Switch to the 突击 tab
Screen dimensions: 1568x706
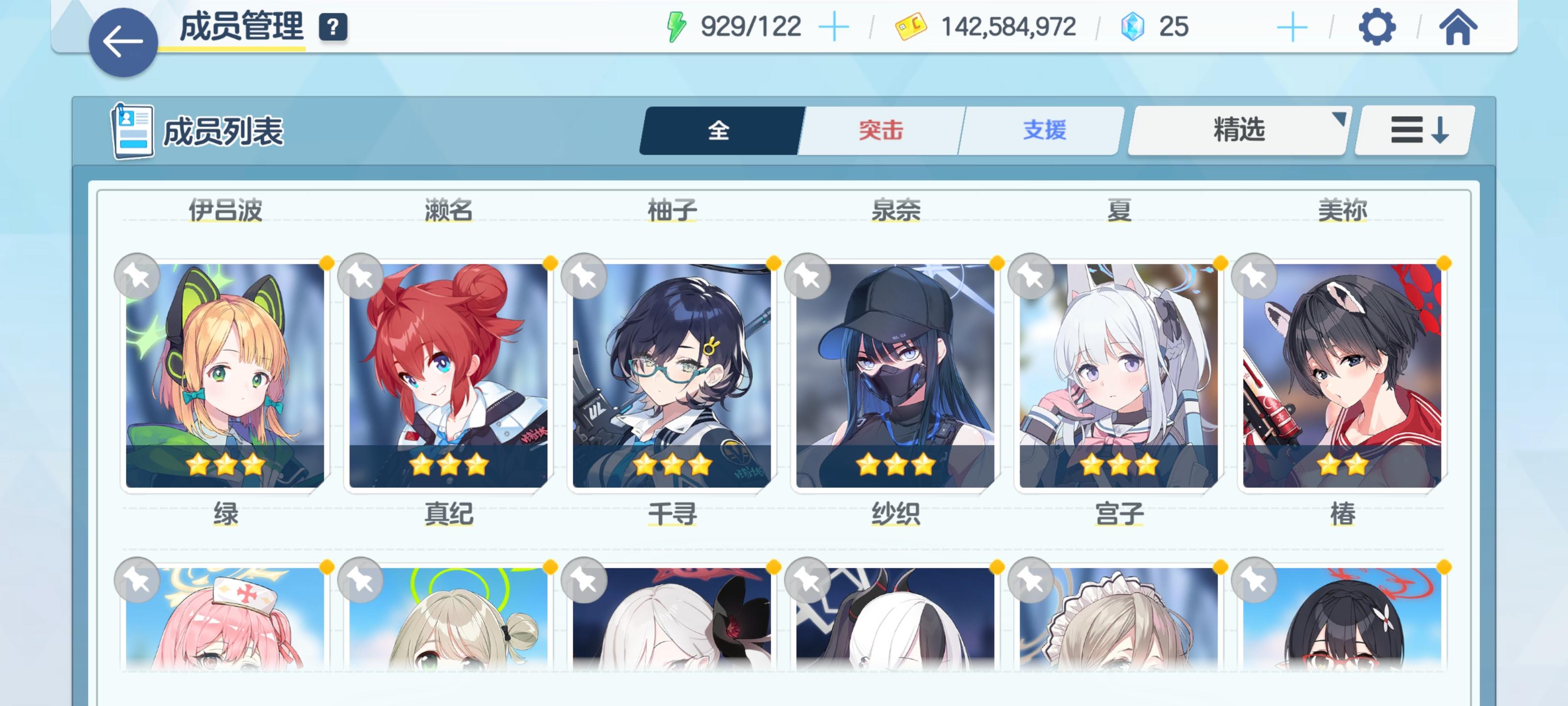pyautogui.click(x=882, y=129)
